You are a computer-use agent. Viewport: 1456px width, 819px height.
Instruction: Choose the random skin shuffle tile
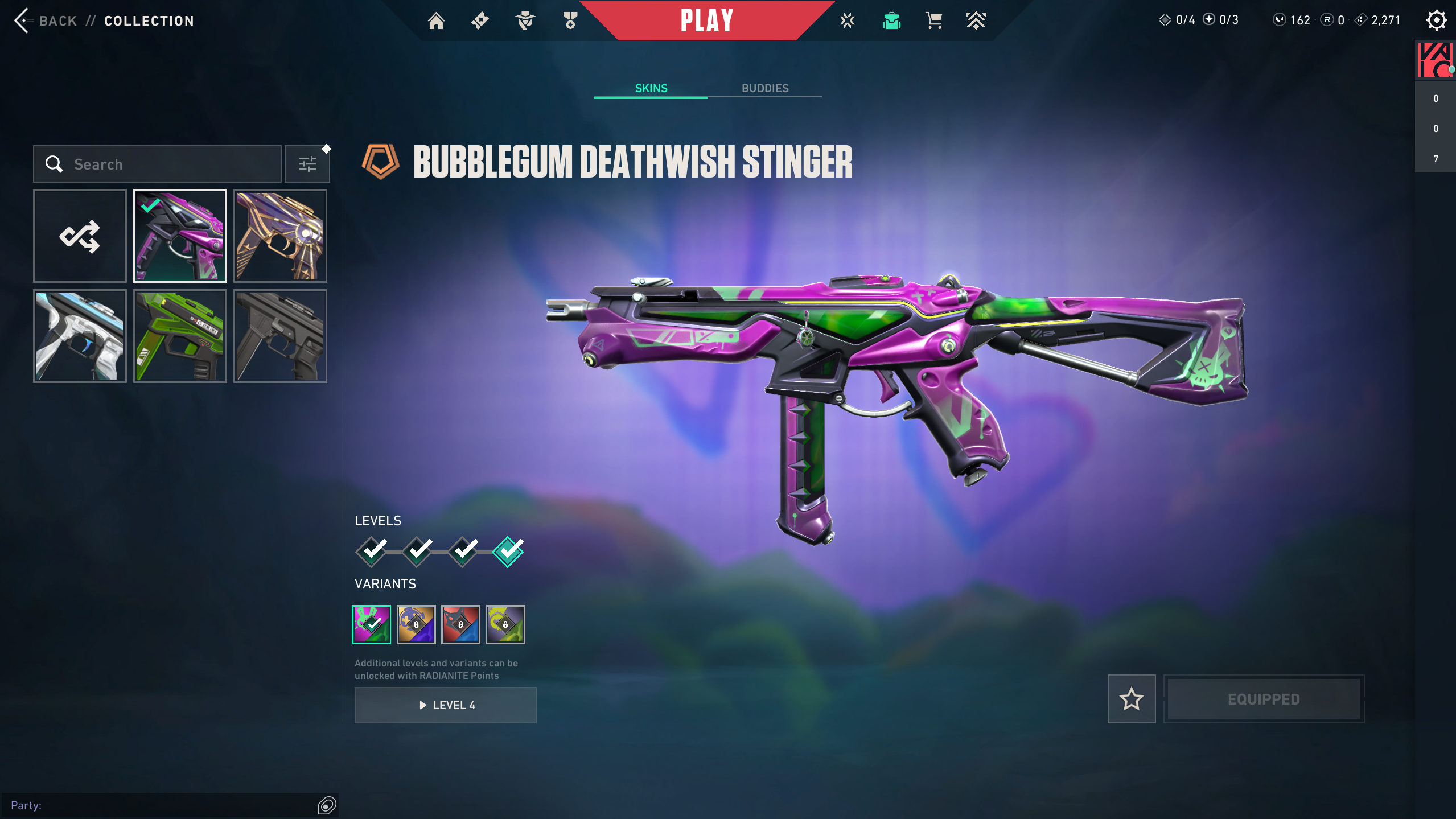pos(80,236)
